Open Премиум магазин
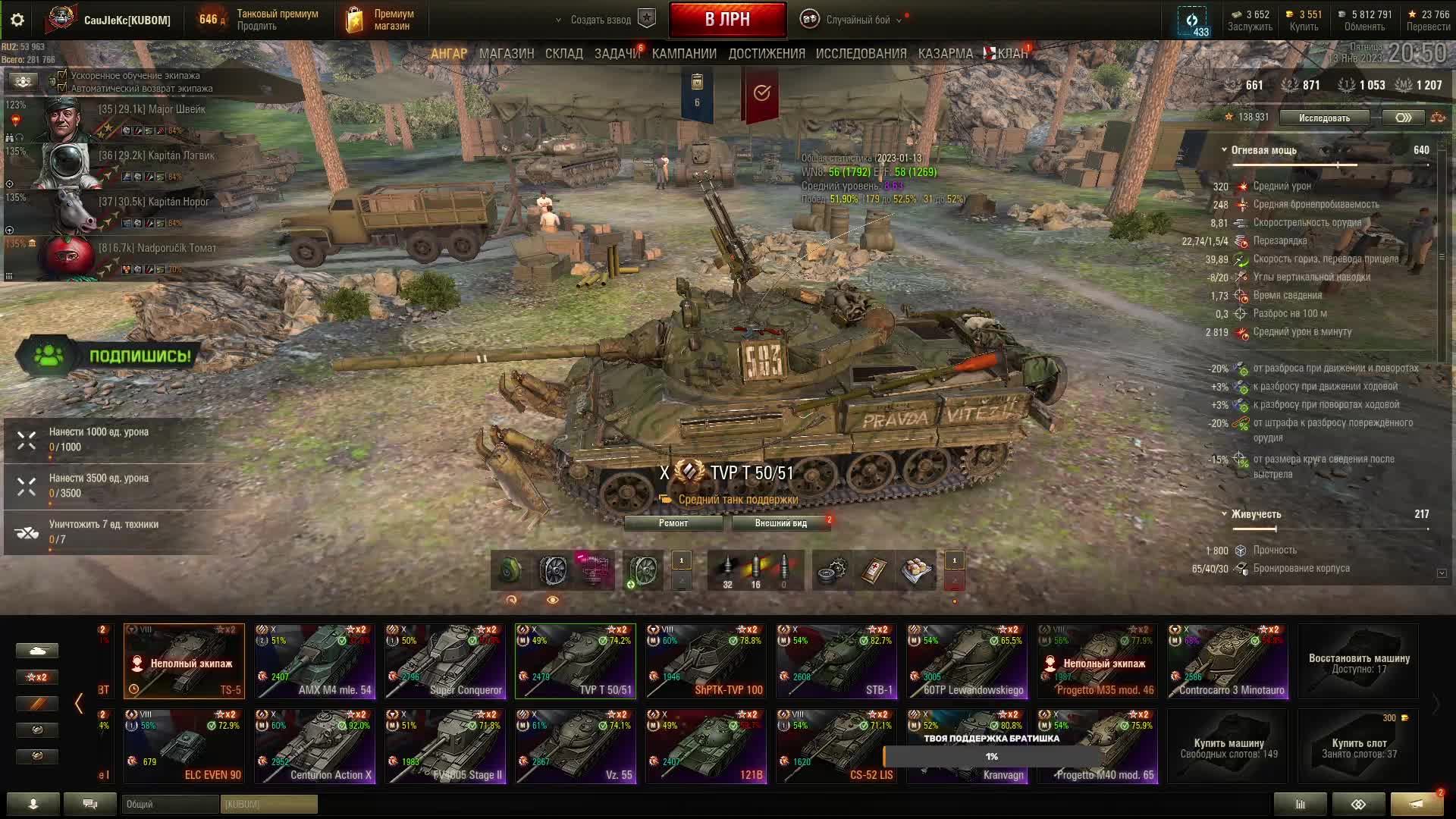The width and height of the screenshot is (1456, 819). coord(381,20)
